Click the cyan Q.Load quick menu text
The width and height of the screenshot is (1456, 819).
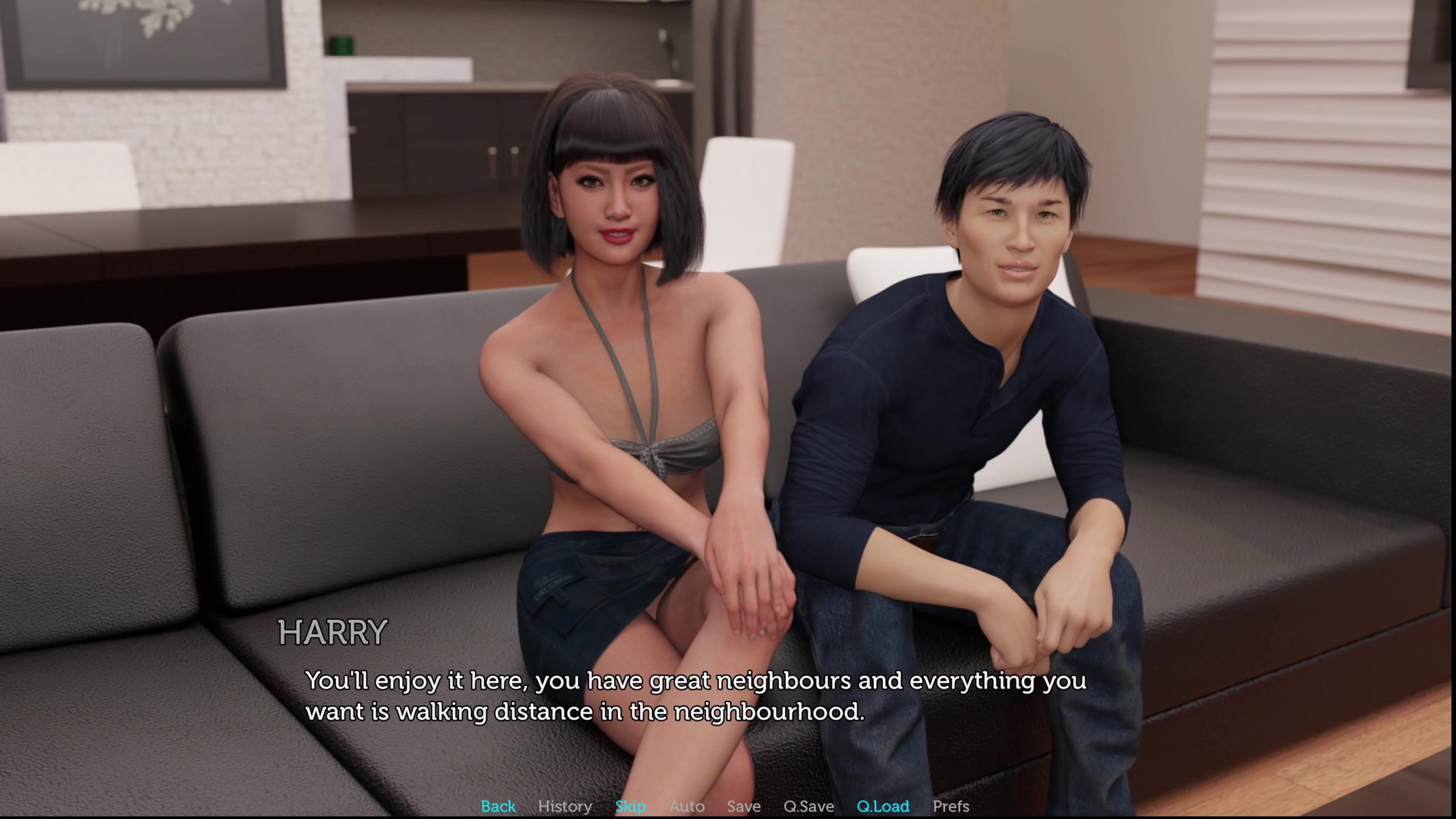[x=883, y=806]
